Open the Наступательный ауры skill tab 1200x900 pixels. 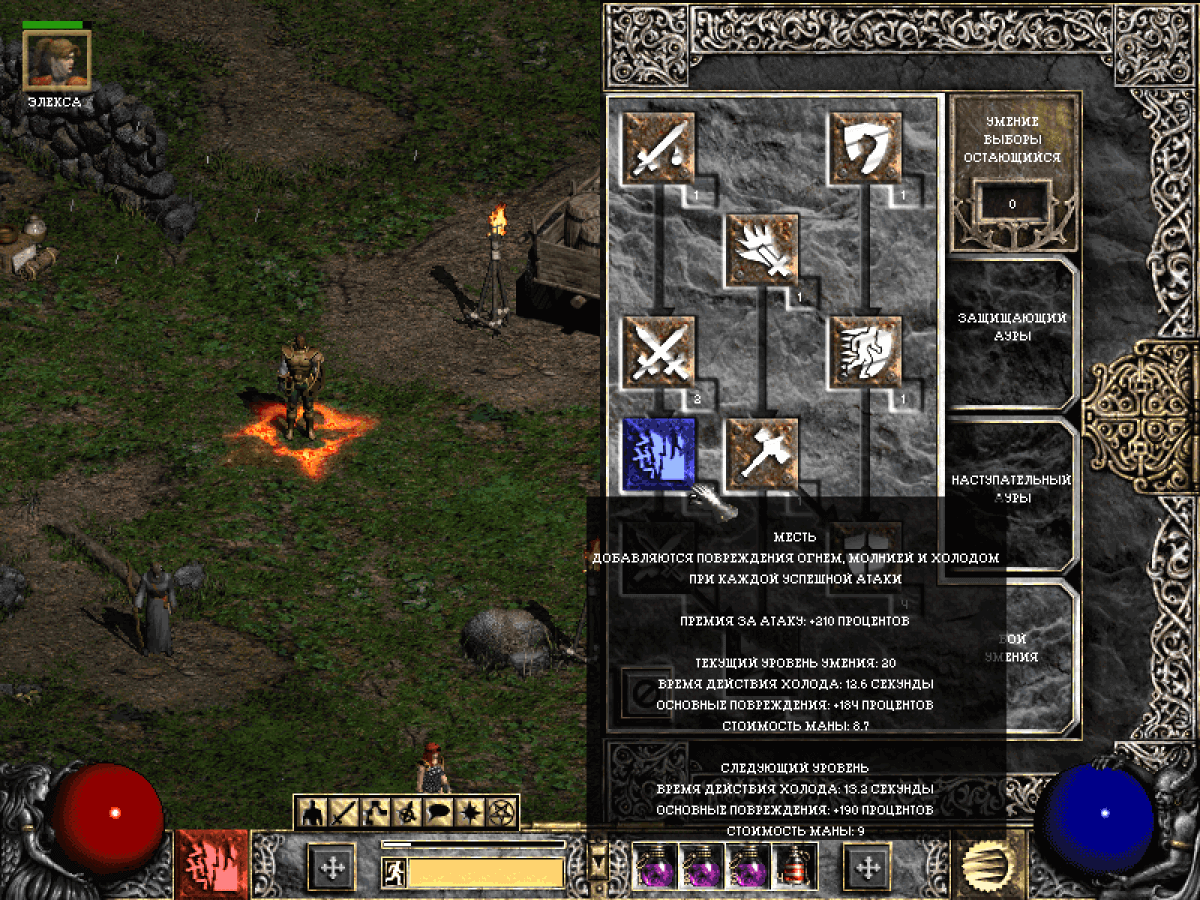(x=1012, y=489)
